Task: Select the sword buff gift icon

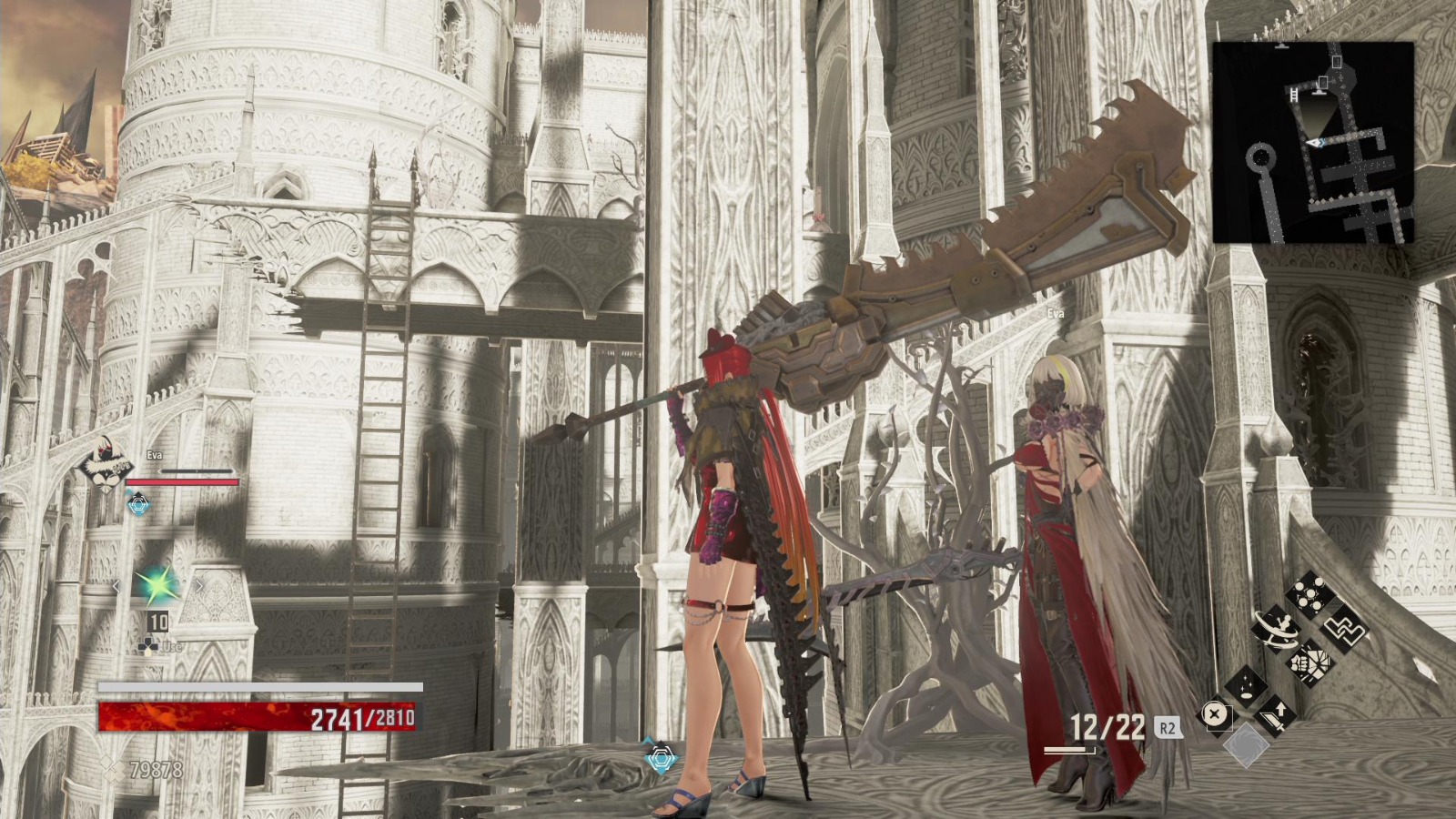Action: (x=1274, y=718)
